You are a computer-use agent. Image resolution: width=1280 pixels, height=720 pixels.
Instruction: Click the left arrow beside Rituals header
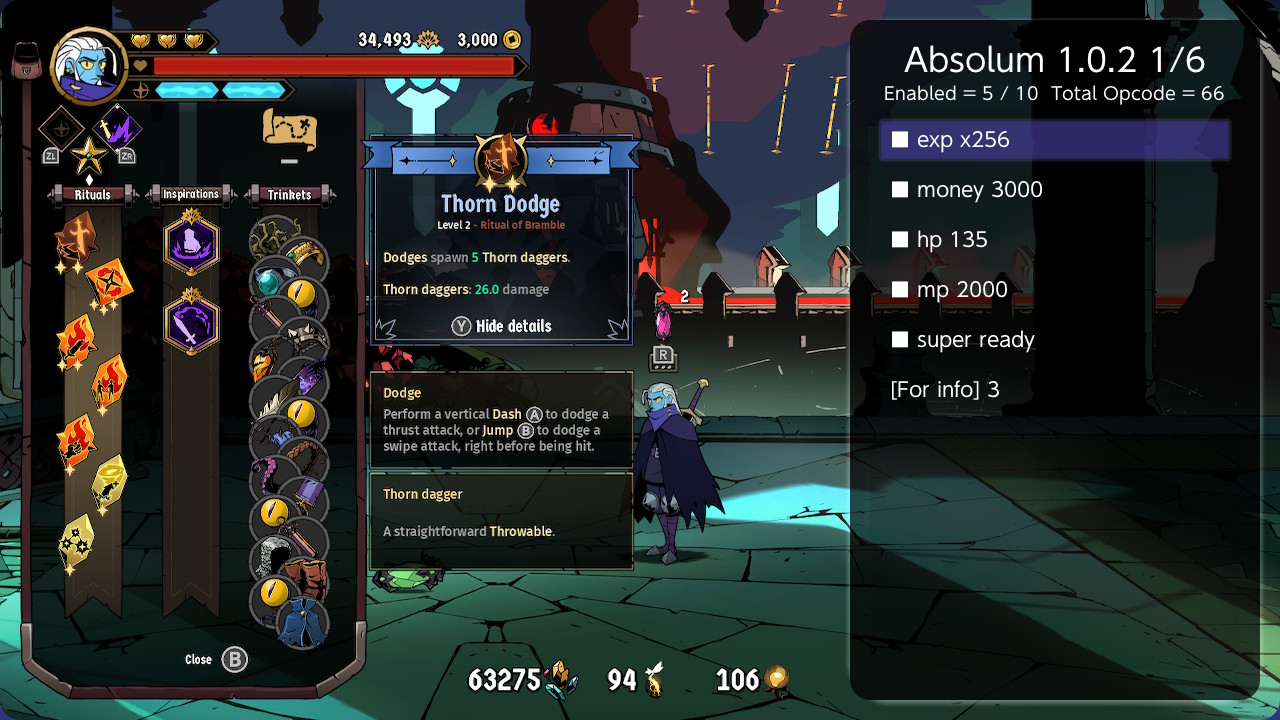[x=50, y=194]
